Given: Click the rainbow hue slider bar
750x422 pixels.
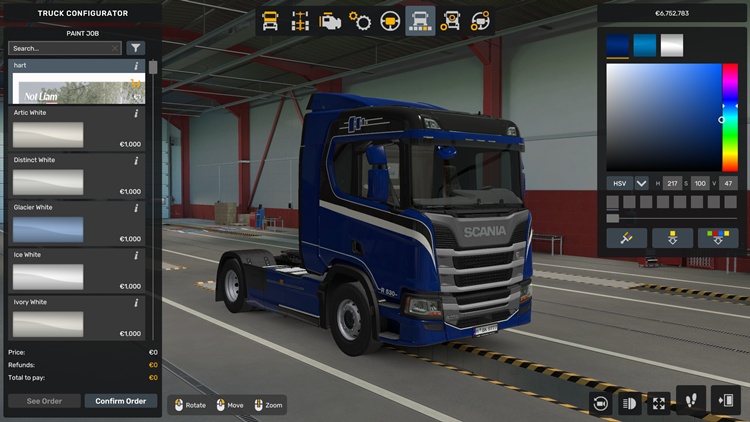Looking at the screenshot, I should click(x=730, y=117).
